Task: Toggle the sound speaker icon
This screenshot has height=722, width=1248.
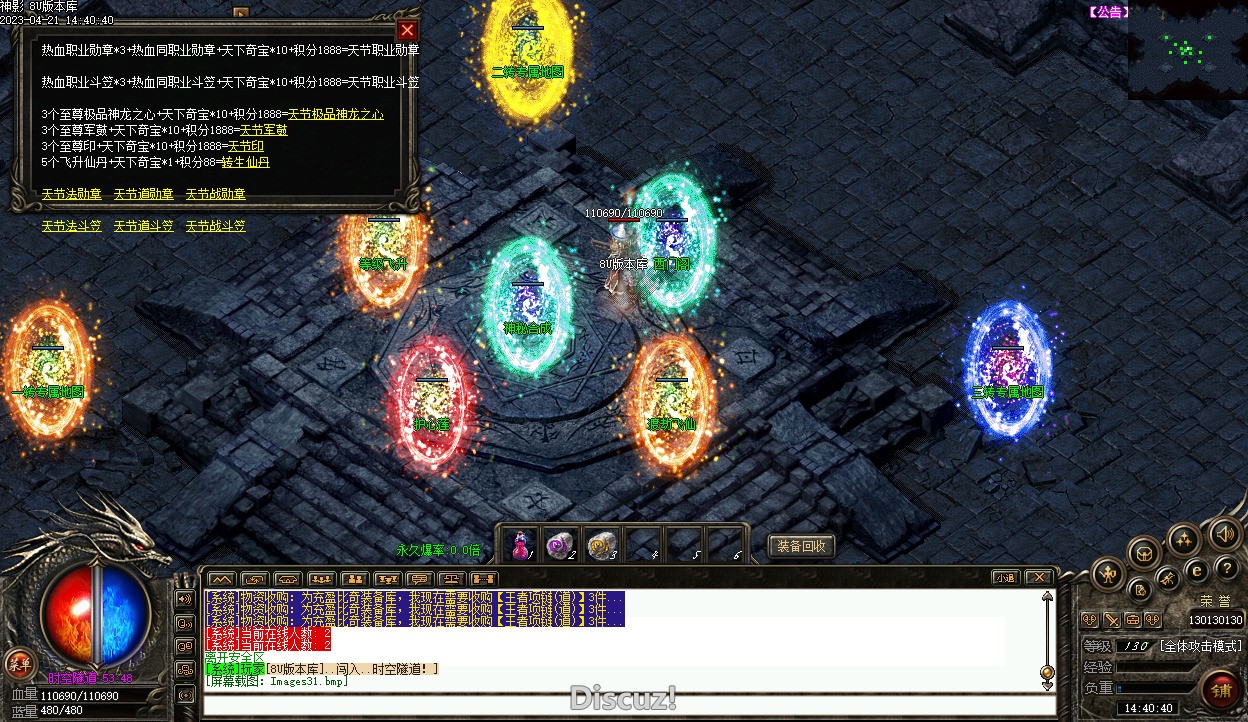Action: (x=1226, y=535)
